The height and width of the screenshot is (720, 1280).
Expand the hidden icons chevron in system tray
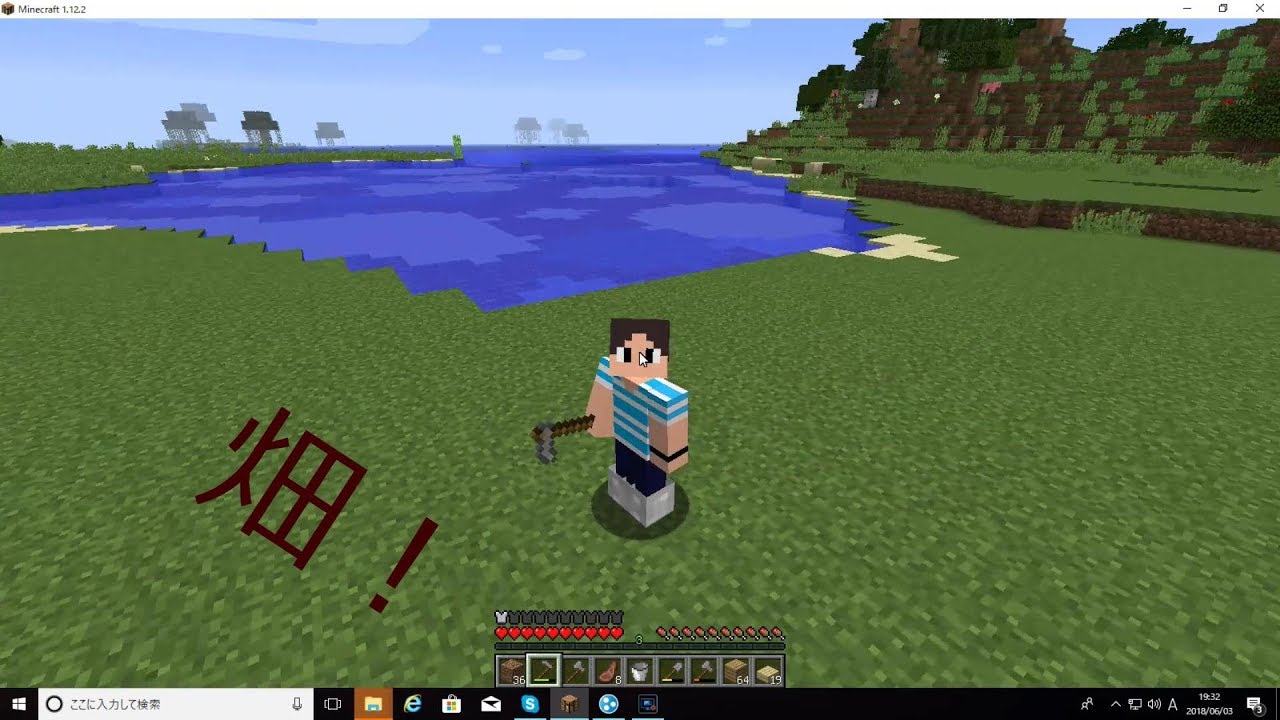pos(1115,706)
